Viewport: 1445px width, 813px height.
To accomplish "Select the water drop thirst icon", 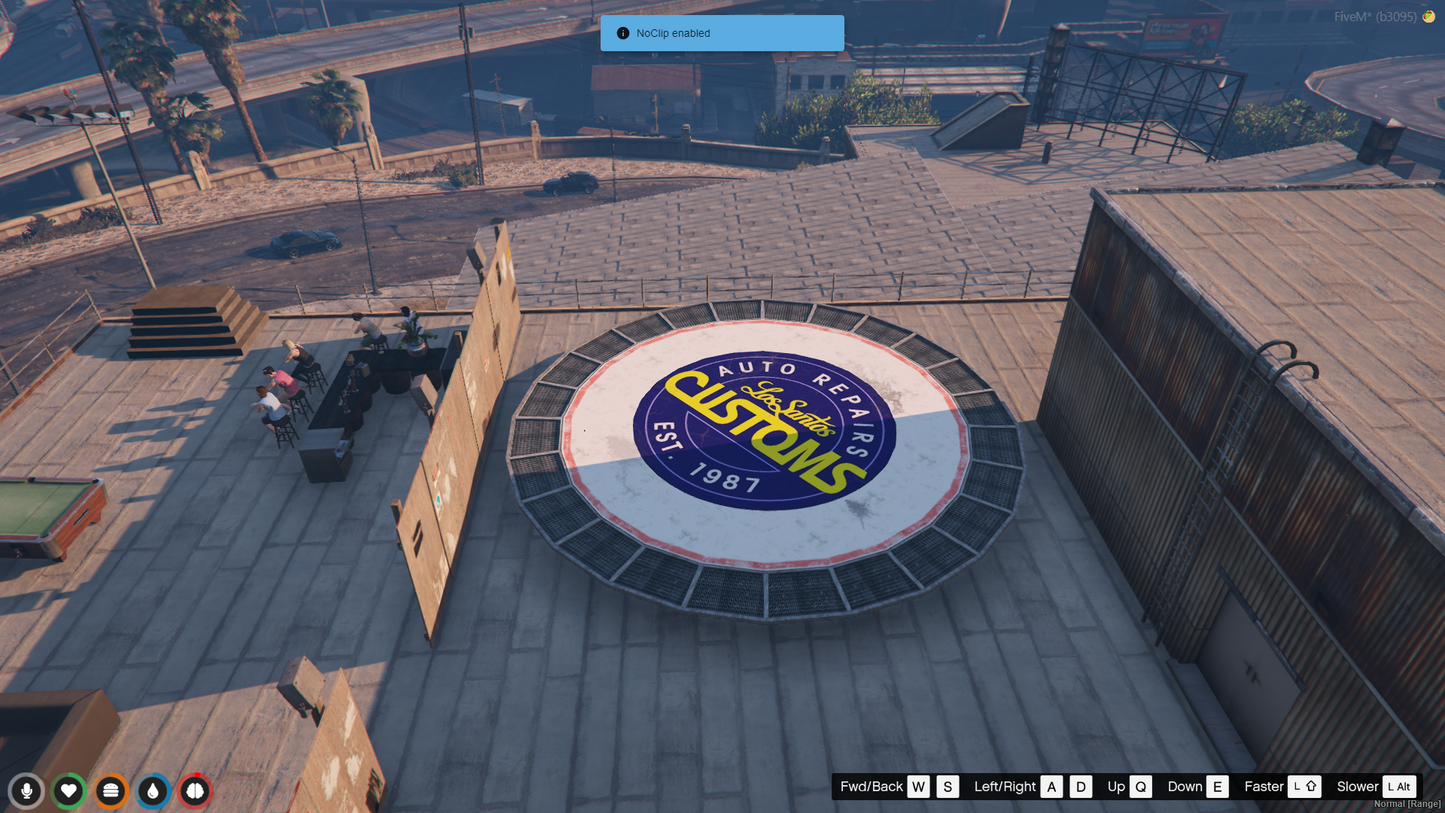I will click(153, 791).
